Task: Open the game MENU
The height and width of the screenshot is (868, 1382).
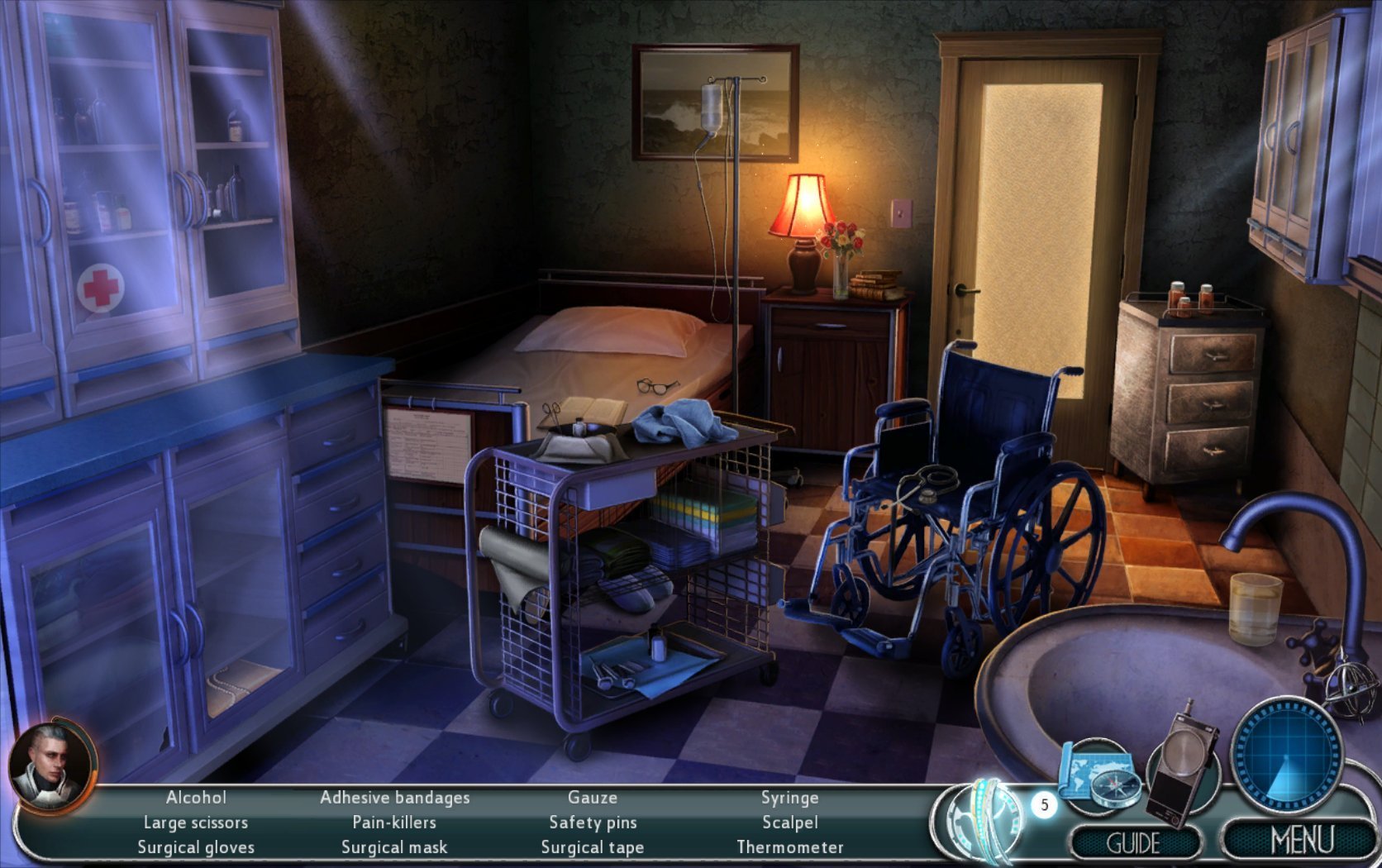Action: coord(1301,841)
